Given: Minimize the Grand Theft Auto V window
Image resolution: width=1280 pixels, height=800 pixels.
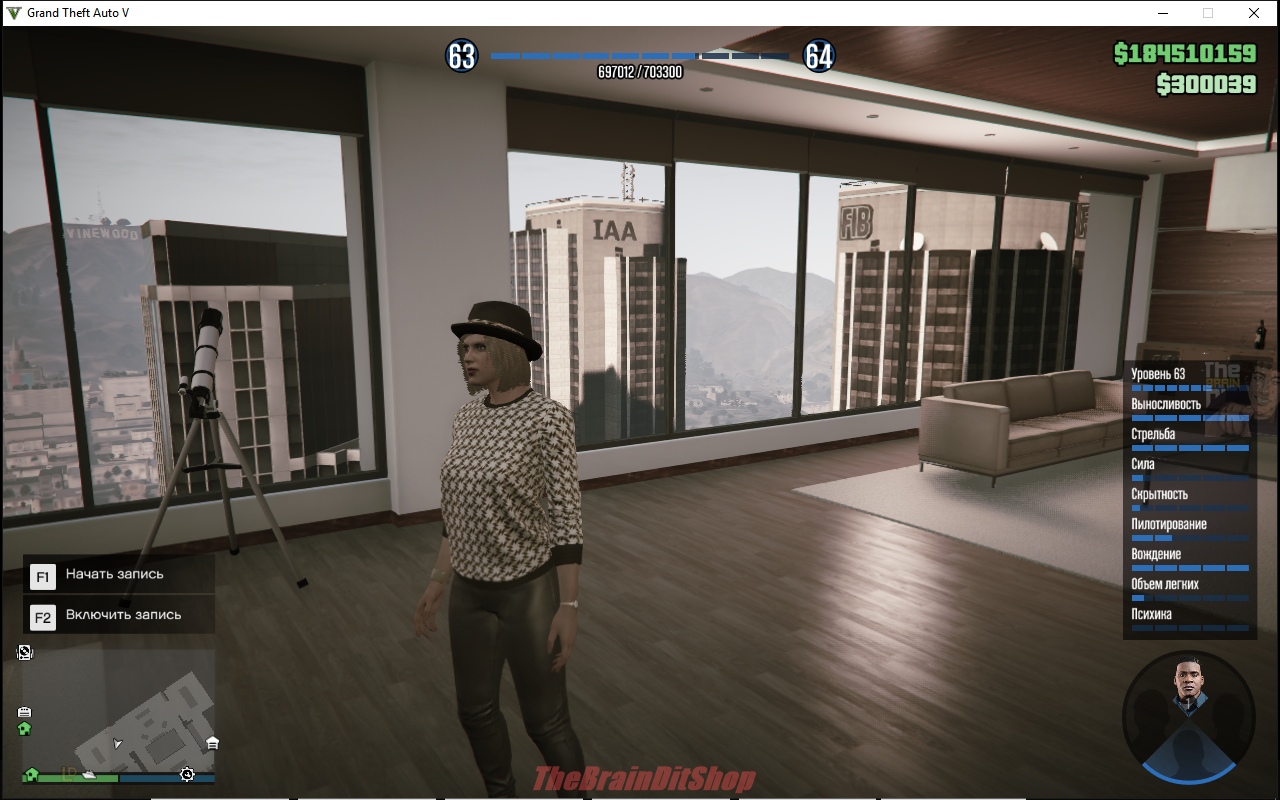Looking at the screenshot, I should [1163, 13].
